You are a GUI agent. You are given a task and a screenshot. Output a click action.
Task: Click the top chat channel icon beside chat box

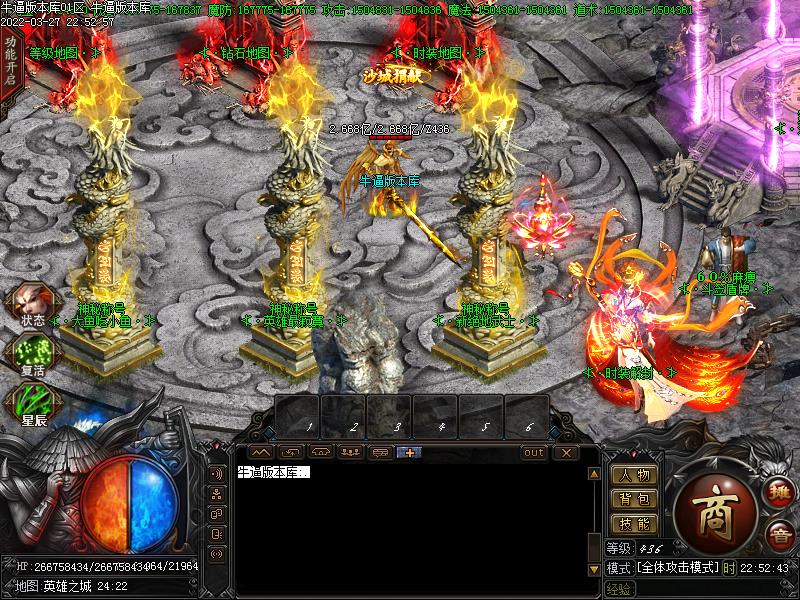[216, 473]
